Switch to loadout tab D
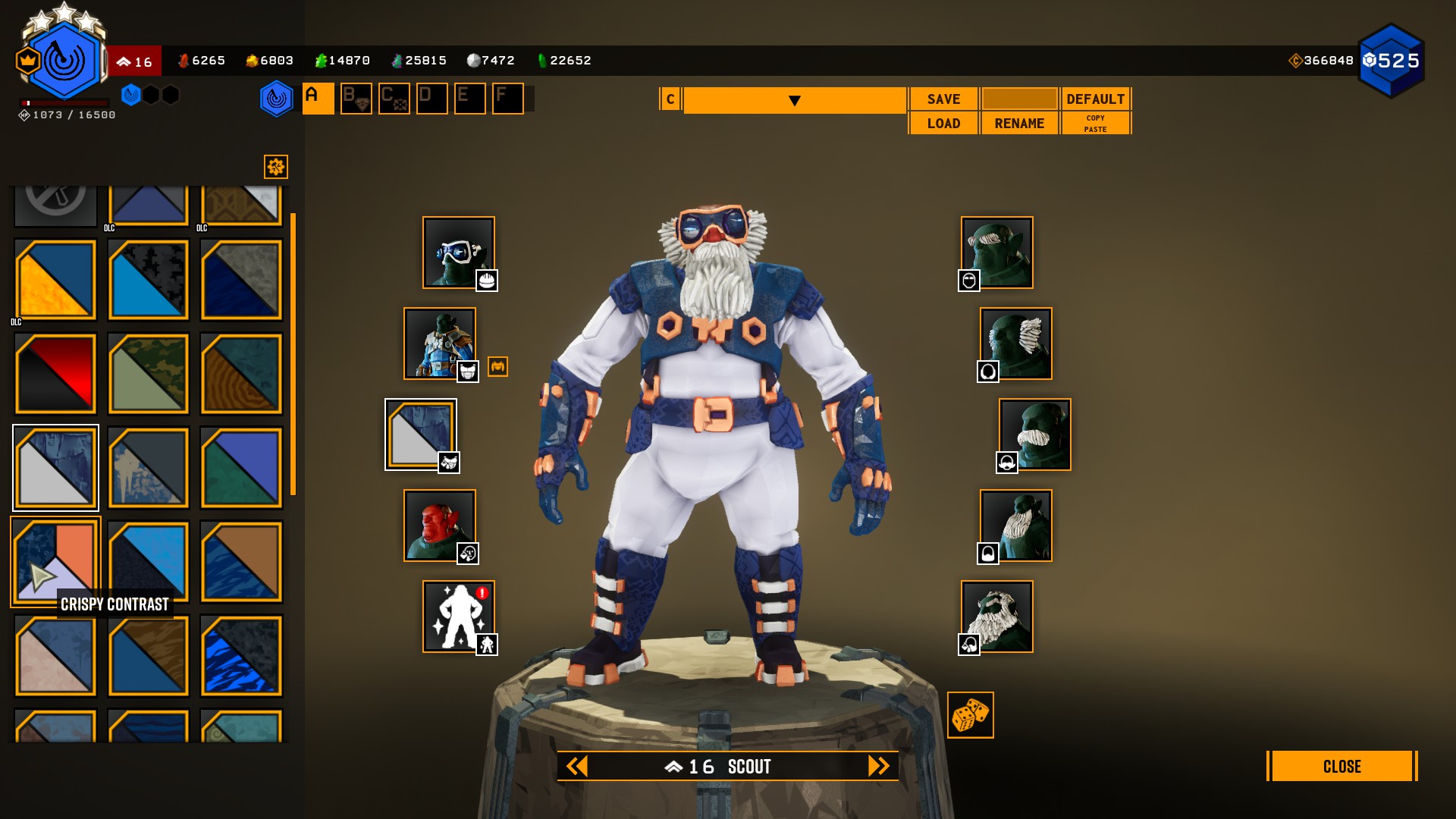 click(x=431, y=99)
